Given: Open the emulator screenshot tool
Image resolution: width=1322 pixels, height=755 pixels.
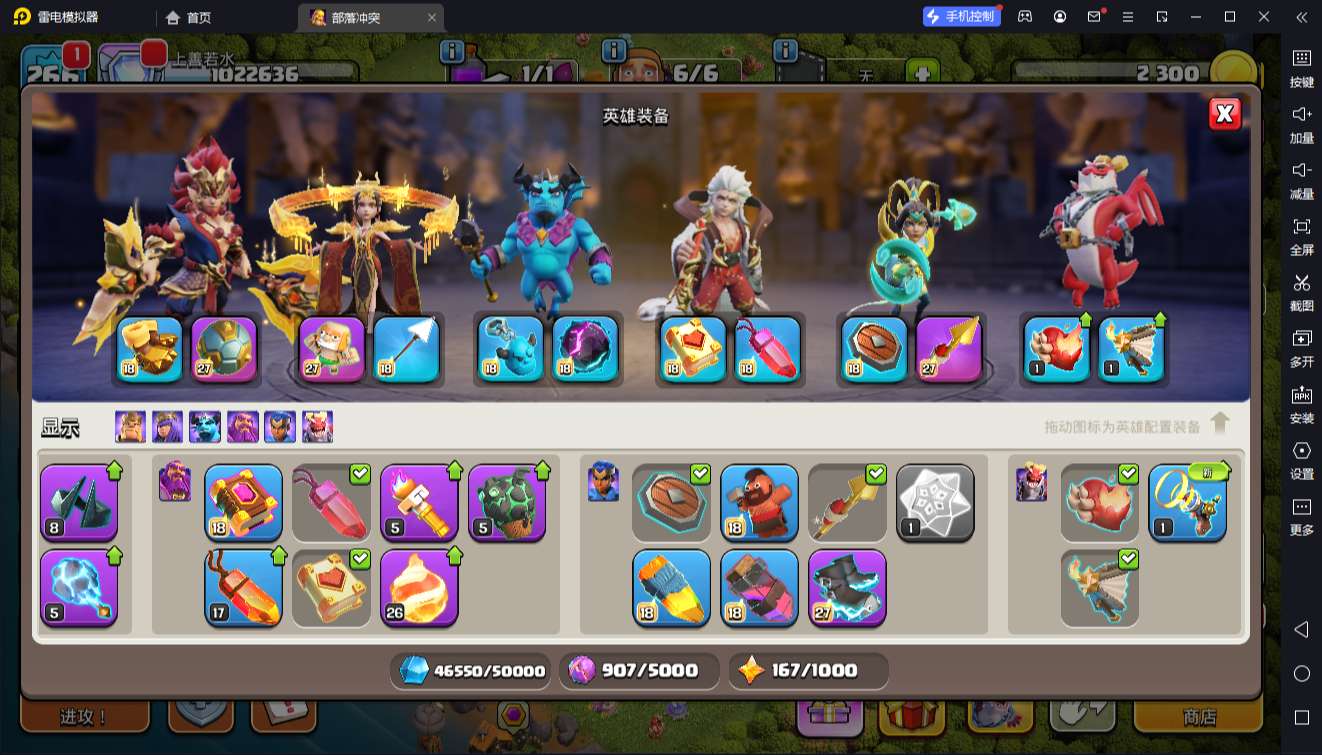Looking at the screenshot, I should pyautogui.click(x=1301, y=290).
